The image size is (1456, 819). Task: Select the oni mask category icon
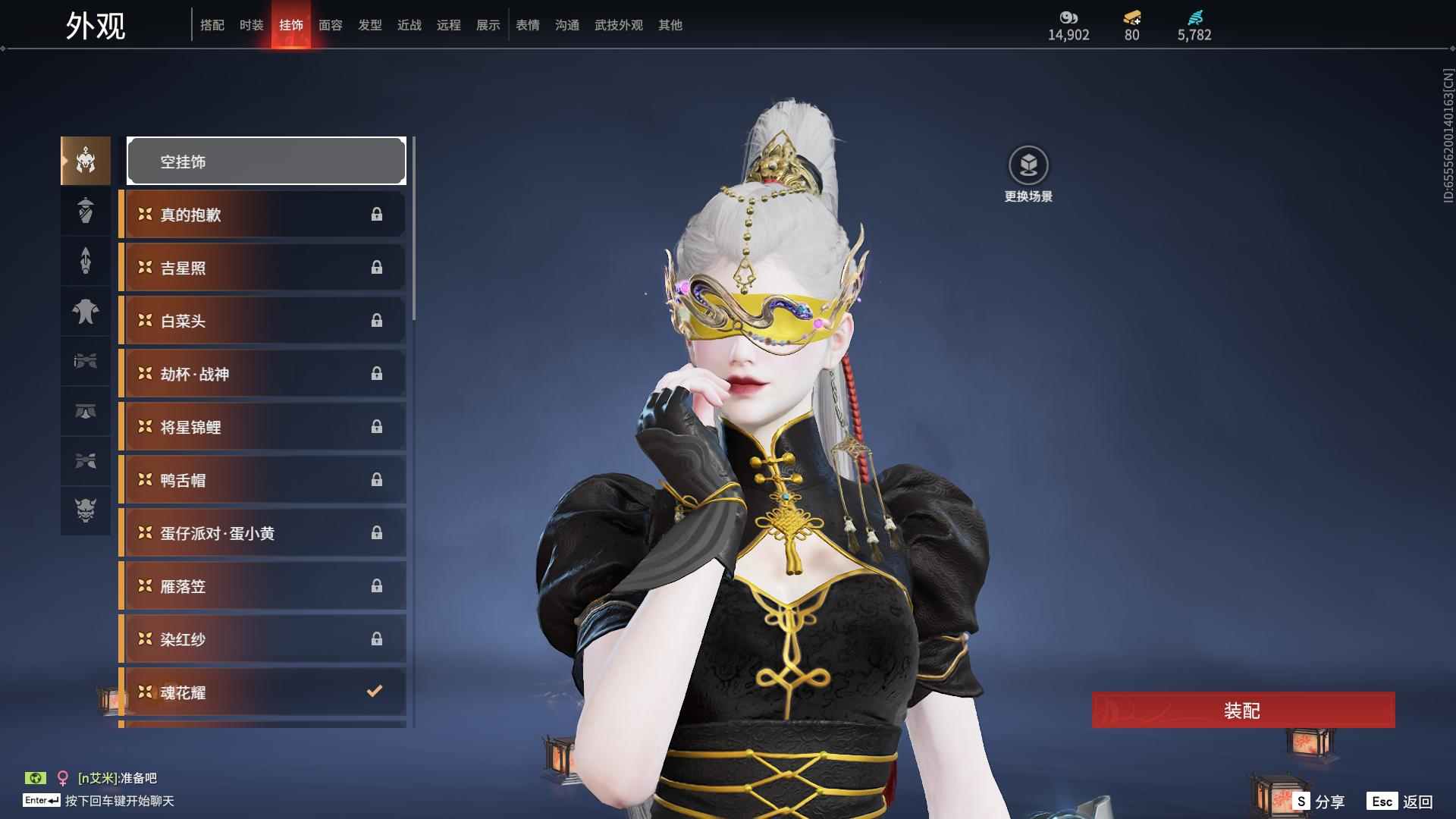click(86, 510)
